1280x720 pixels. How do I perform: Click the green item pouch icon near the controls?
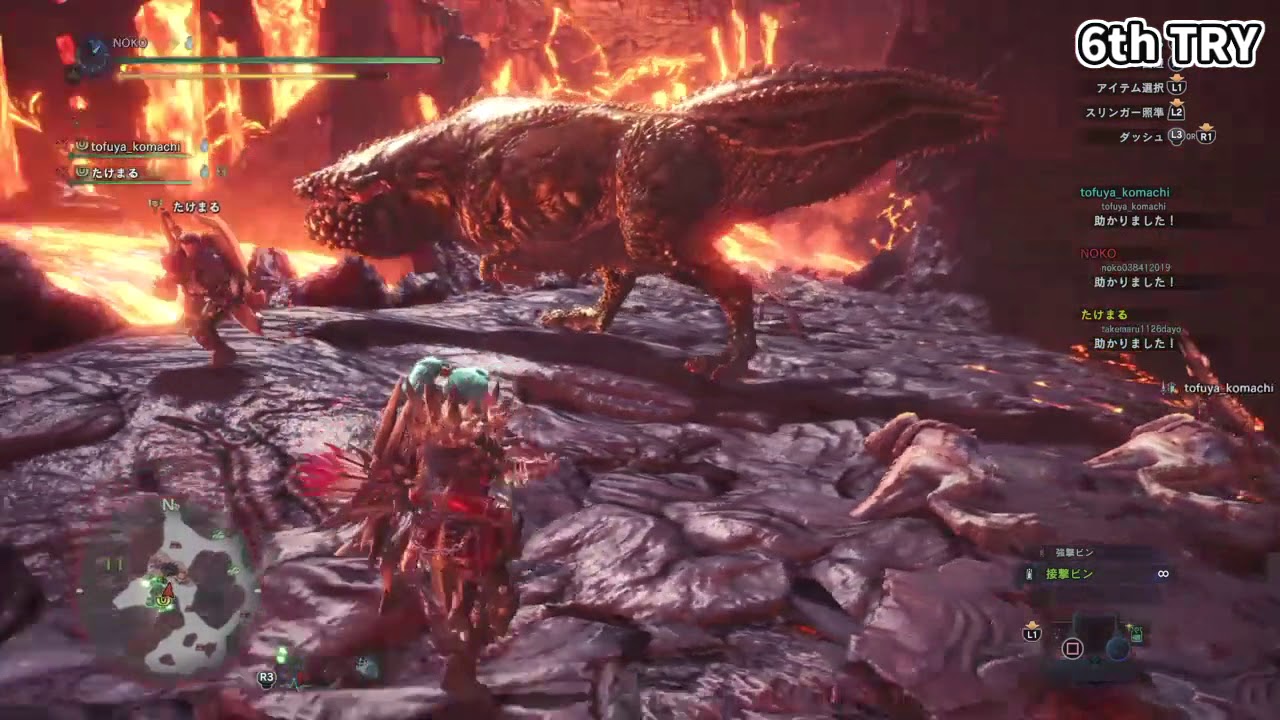click(1138, 634)
